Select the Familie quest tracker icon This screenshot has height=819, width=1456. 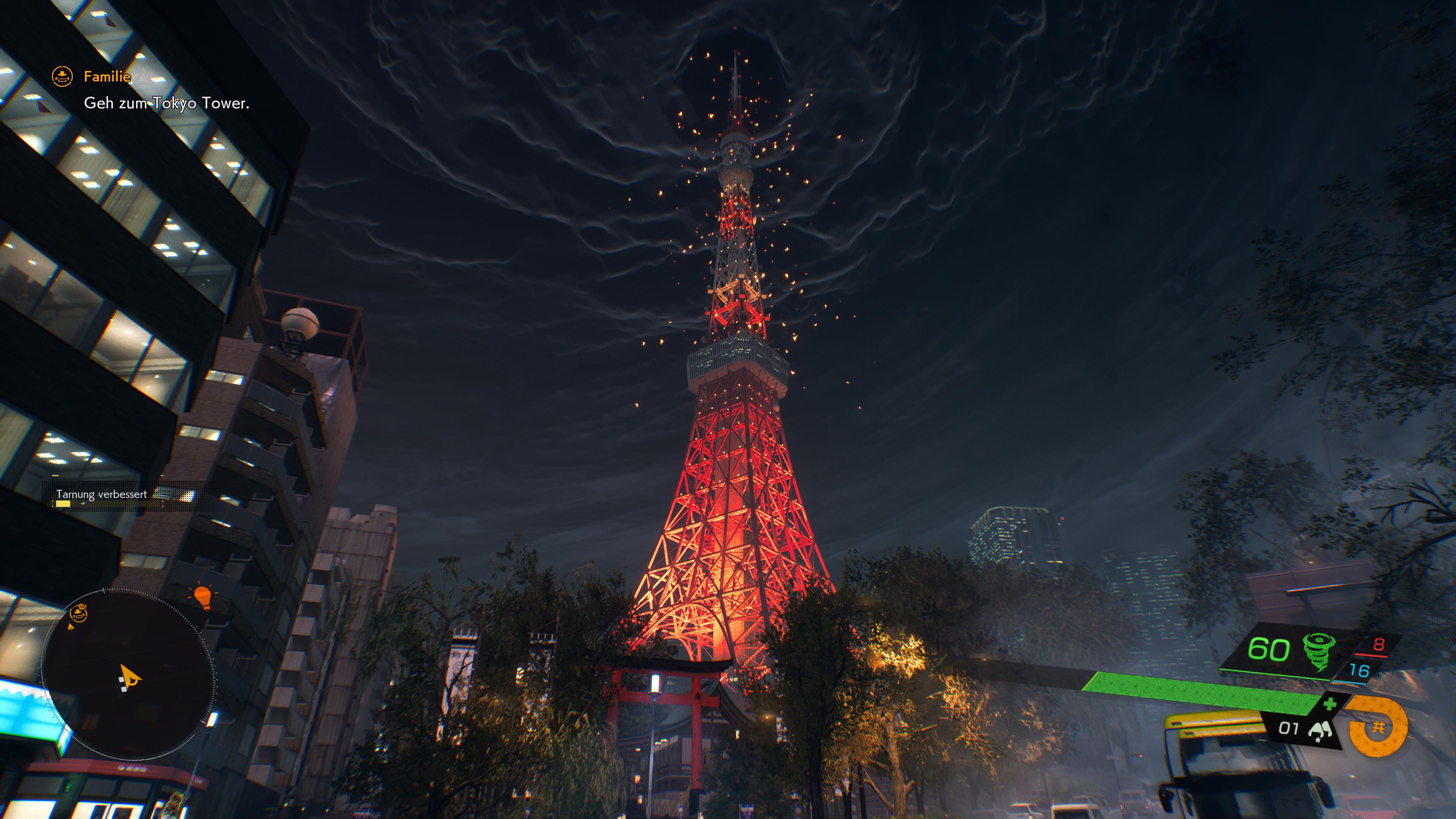click(x=62, y=76)
